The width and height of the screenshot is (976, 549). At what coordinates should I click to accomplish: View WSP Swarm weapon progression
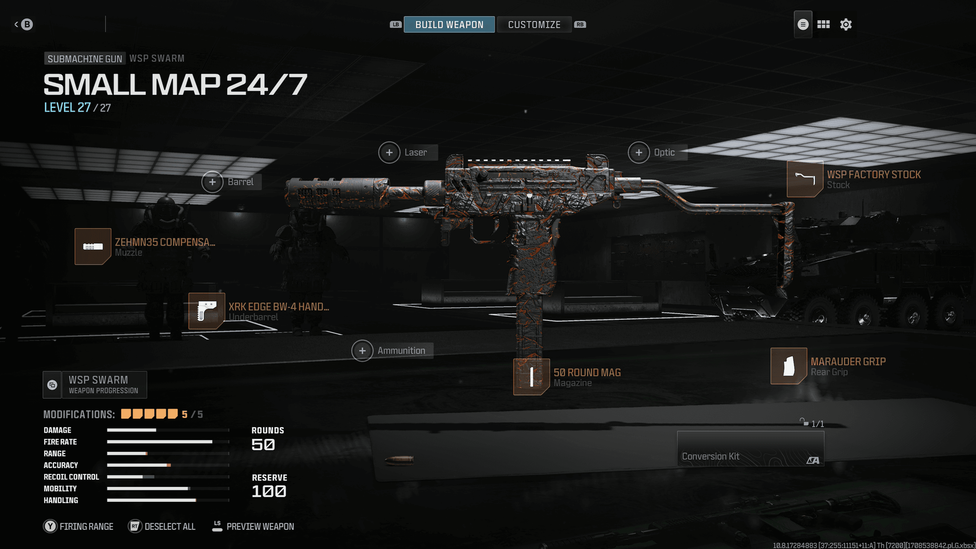95,384
